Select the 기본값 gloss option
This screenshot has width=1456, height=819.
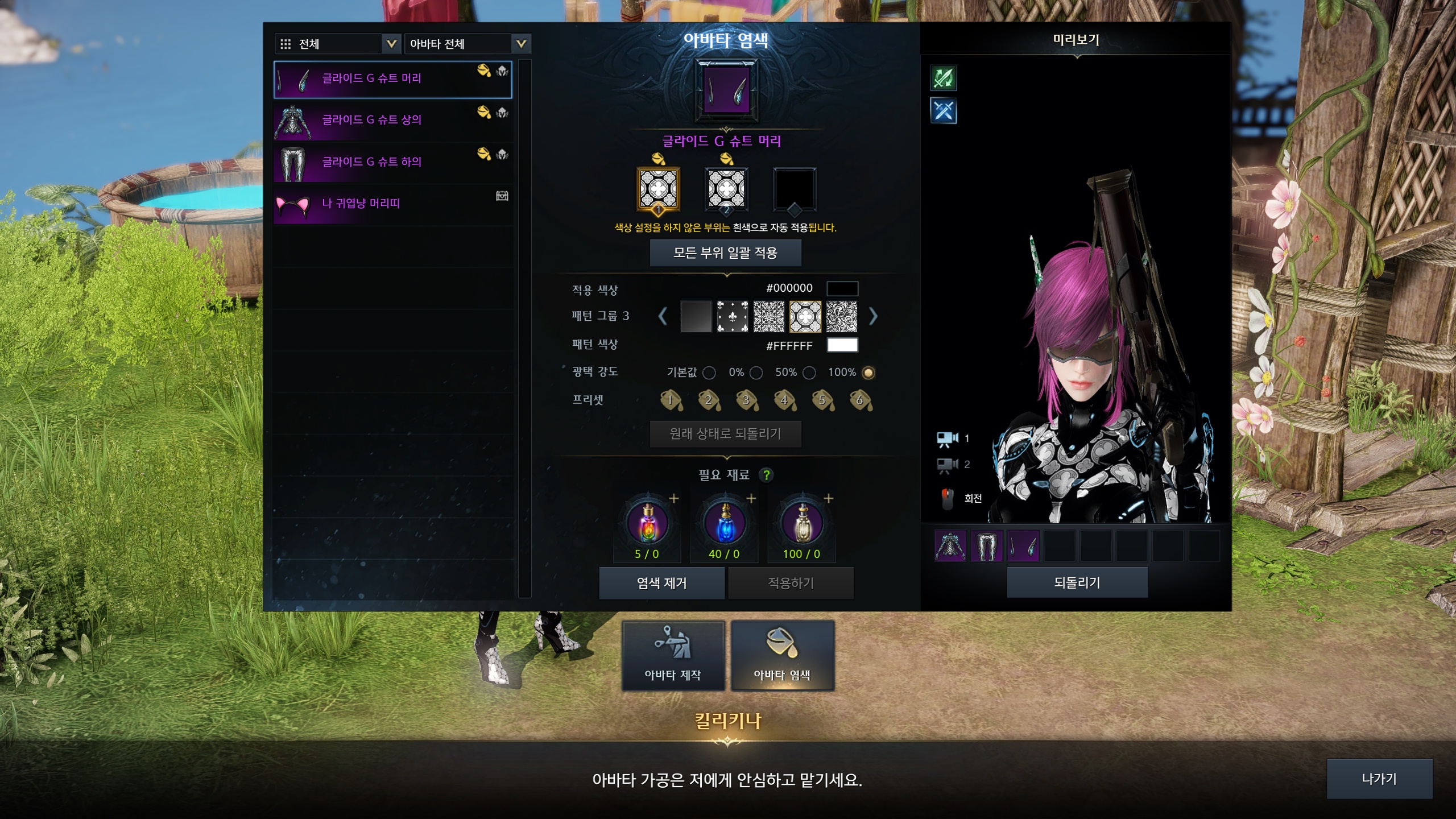point(709,373)
